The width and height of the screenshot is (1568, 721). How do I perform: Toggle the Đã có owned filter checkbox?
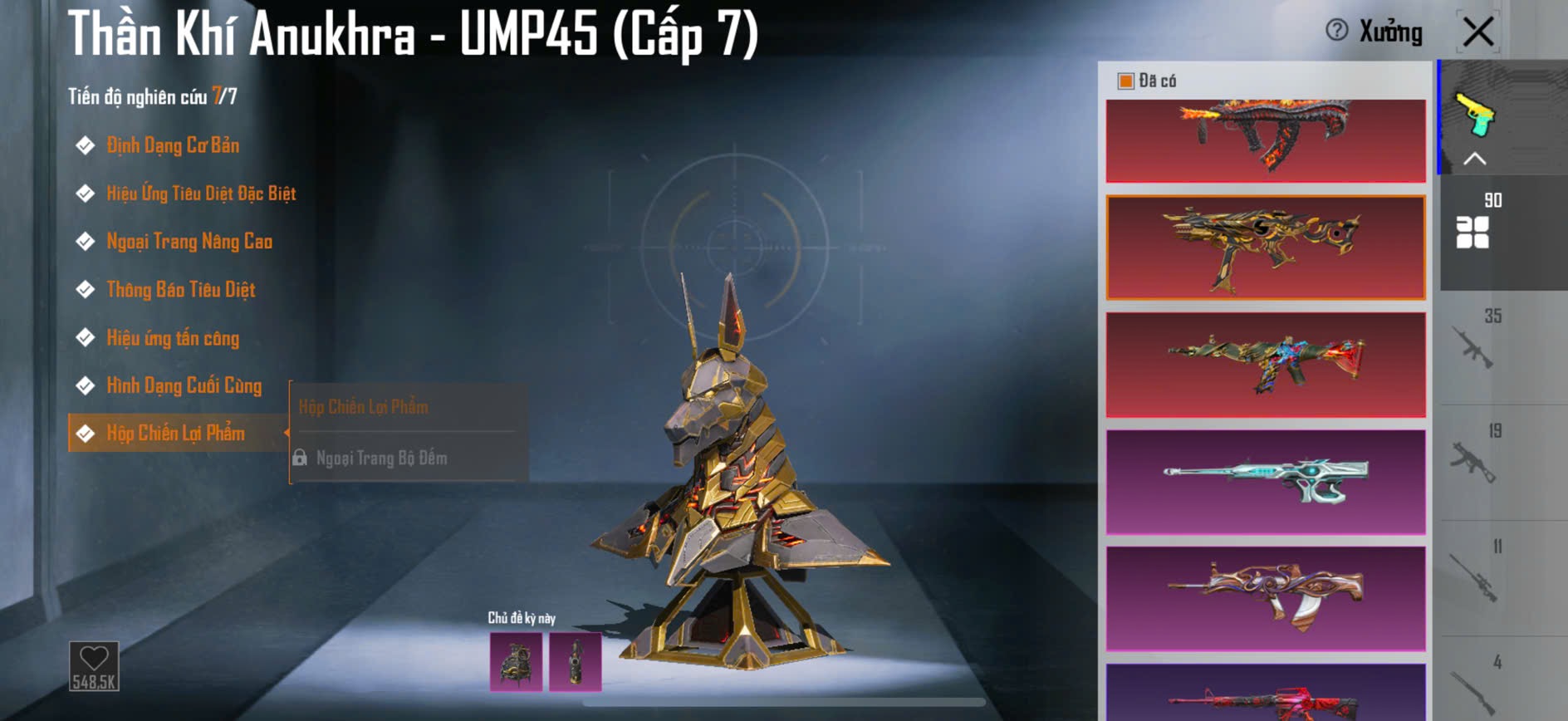point(1126,81)
